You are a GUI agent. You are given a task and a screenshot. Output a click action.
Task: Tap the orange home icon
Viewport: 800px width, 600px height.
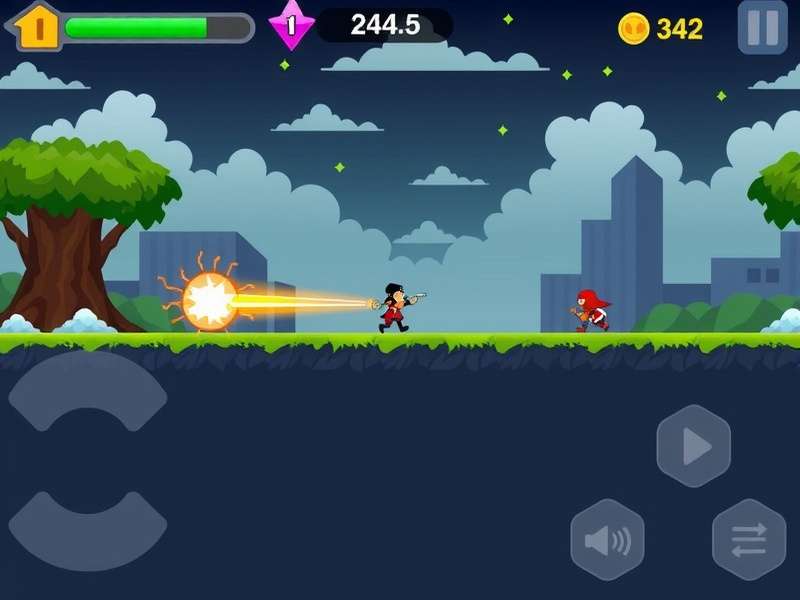pyautogui.click(x=38, y=27)
